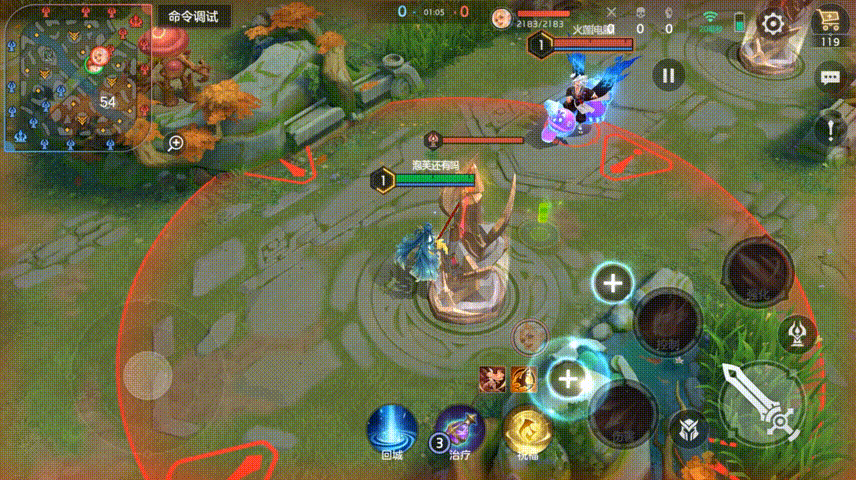Cast the 控制 ability
This screenshot has height=480, width=856.
point(668,322)
